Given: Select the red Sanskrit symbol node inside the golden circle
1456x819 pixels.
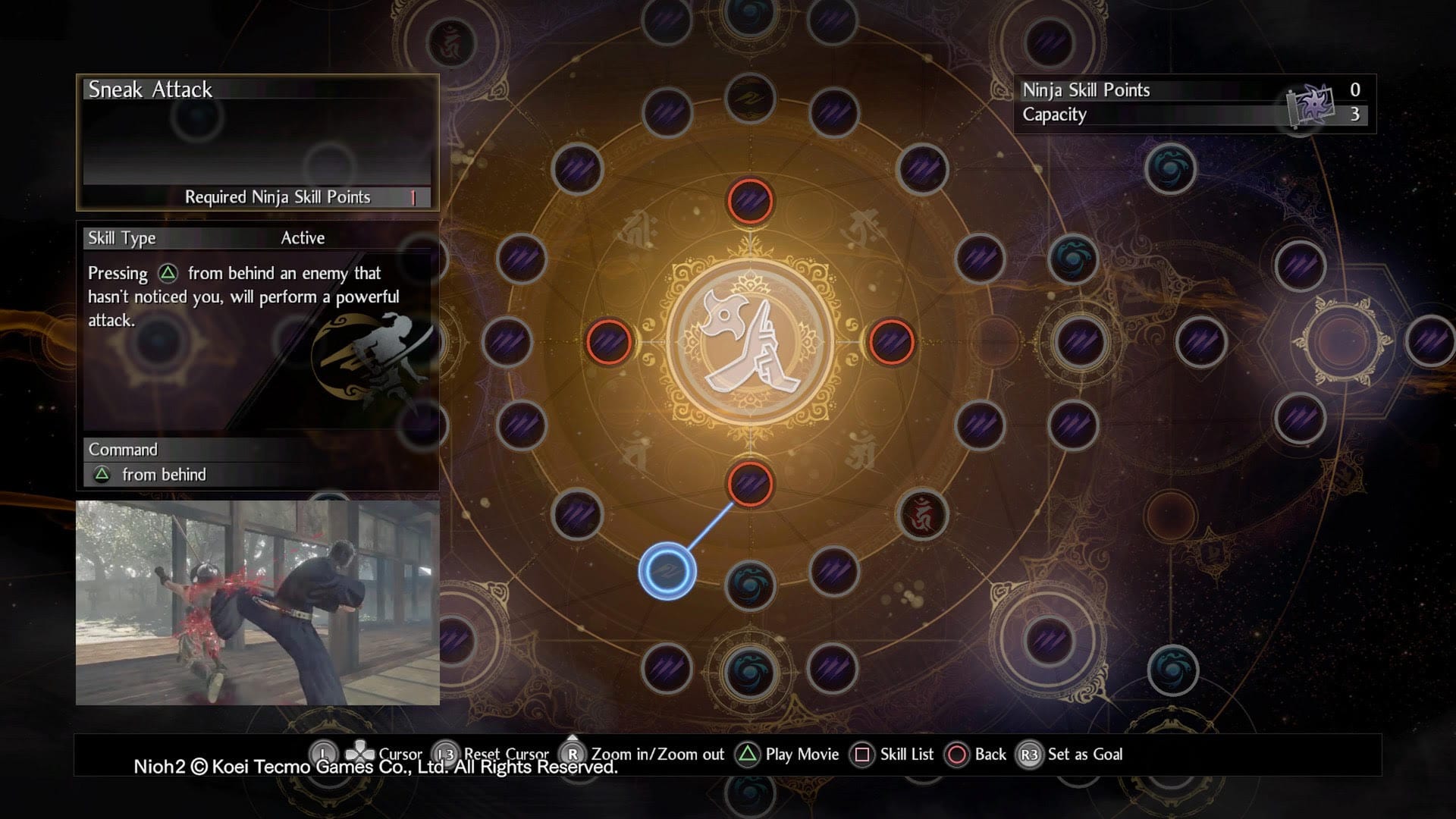Looking at the screenshot, I should click(x=922, y=515).
